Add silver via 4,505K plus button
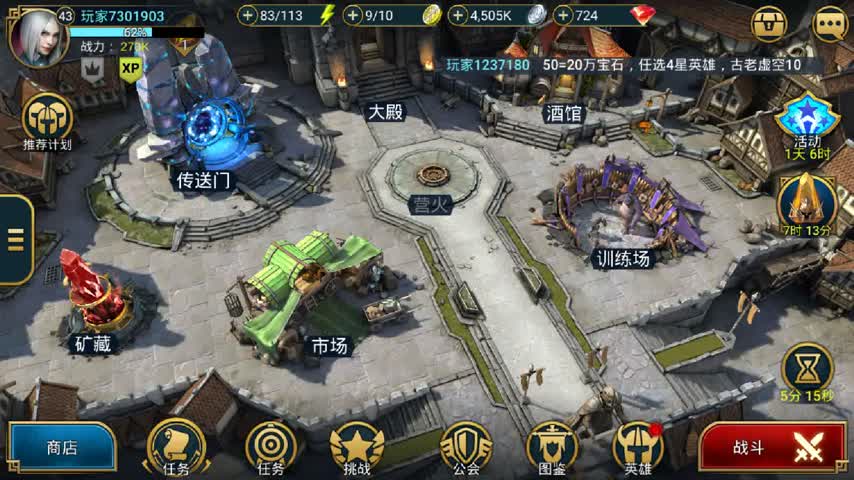This screenshot has height=480, width=854. pos(458,15)
